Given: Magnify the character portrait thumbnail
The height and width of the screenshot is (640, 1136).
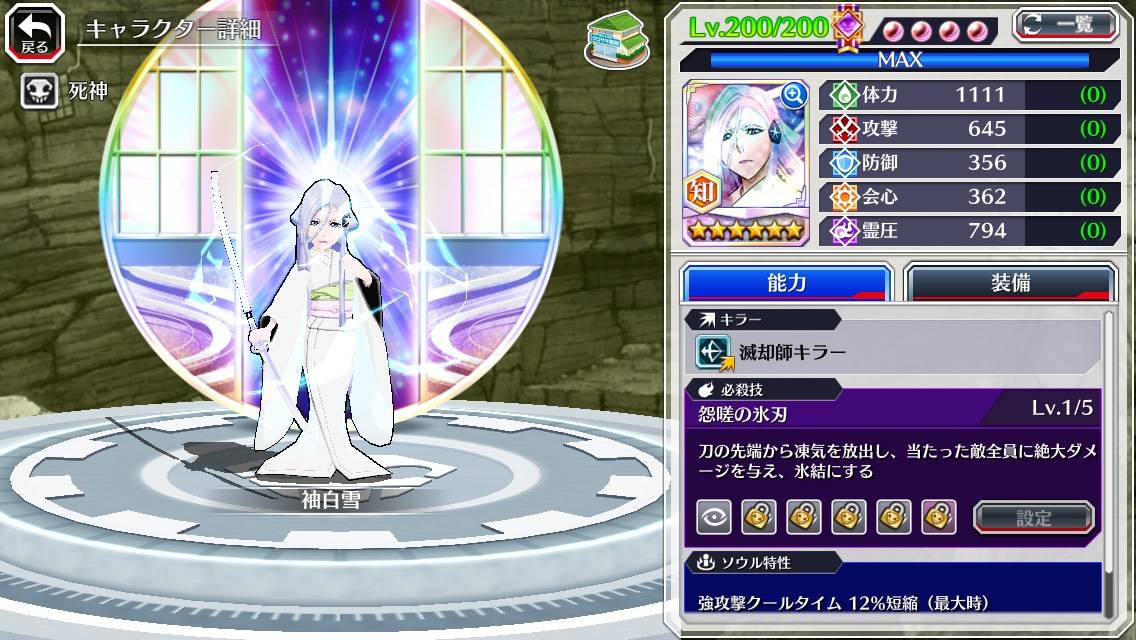Looking at the screenshot, I should pos(794,95).
